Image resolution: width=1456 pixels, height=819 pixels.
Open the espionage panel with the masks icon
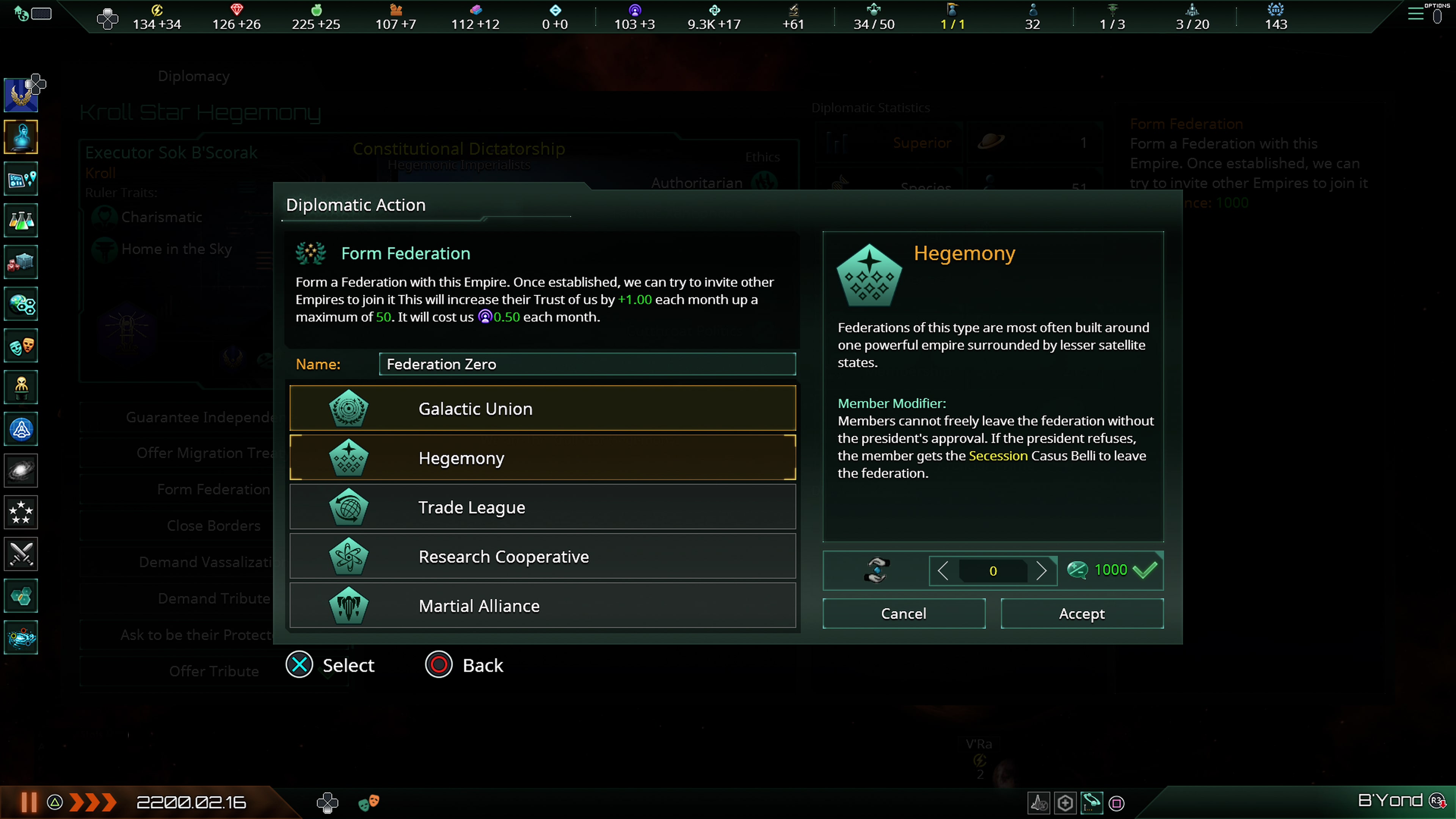21,345
